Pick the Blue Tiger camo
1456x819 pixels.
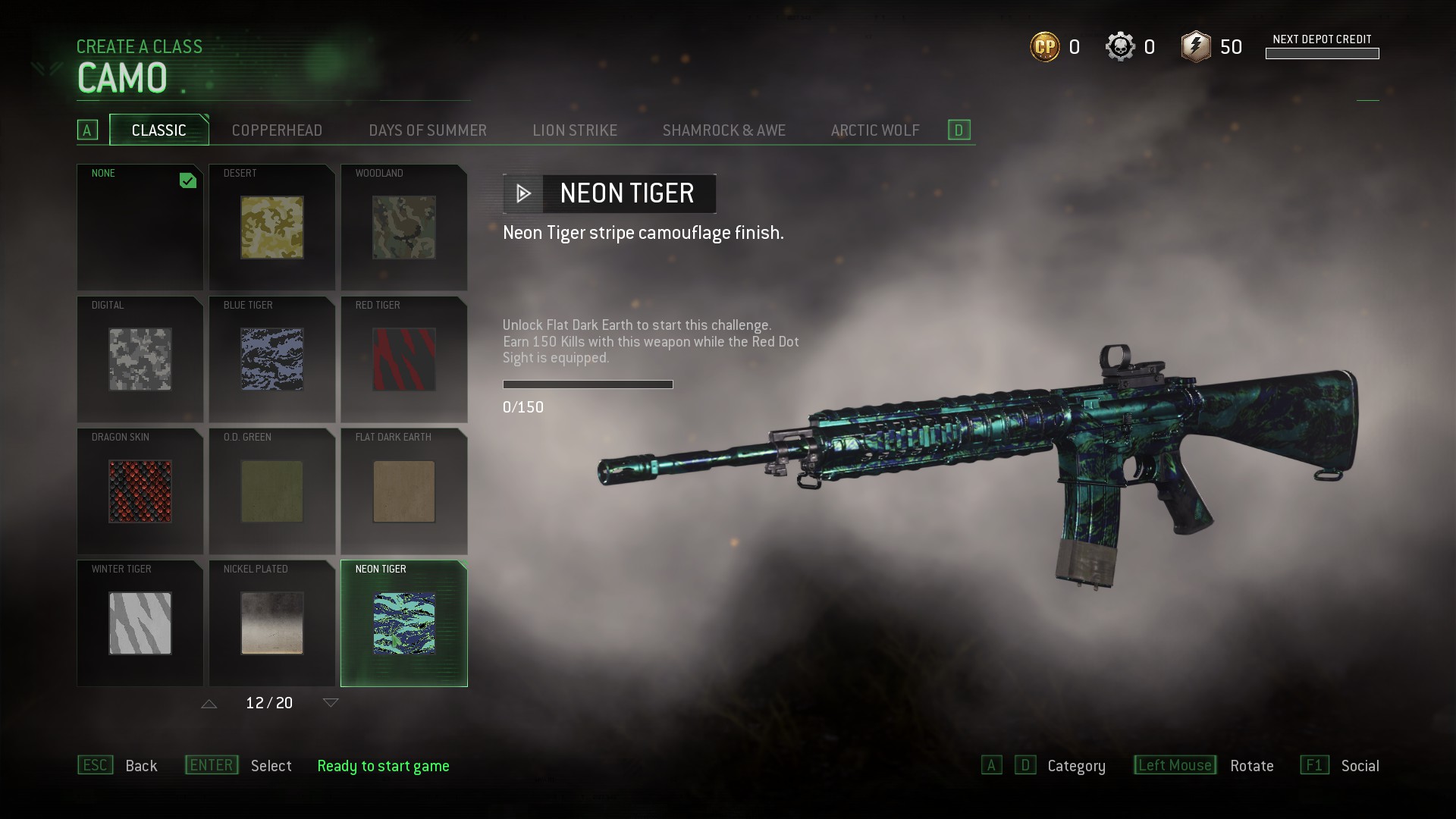tap(271, 359)
